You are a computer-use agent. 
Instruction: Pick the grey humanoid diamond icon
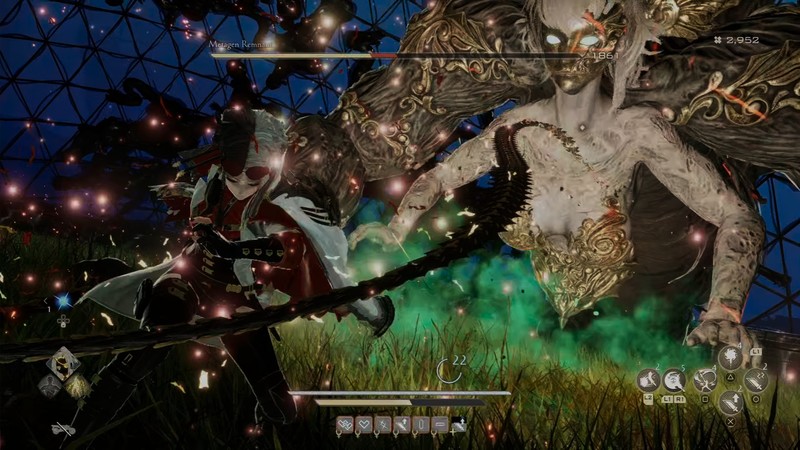[x=50, y=385]
